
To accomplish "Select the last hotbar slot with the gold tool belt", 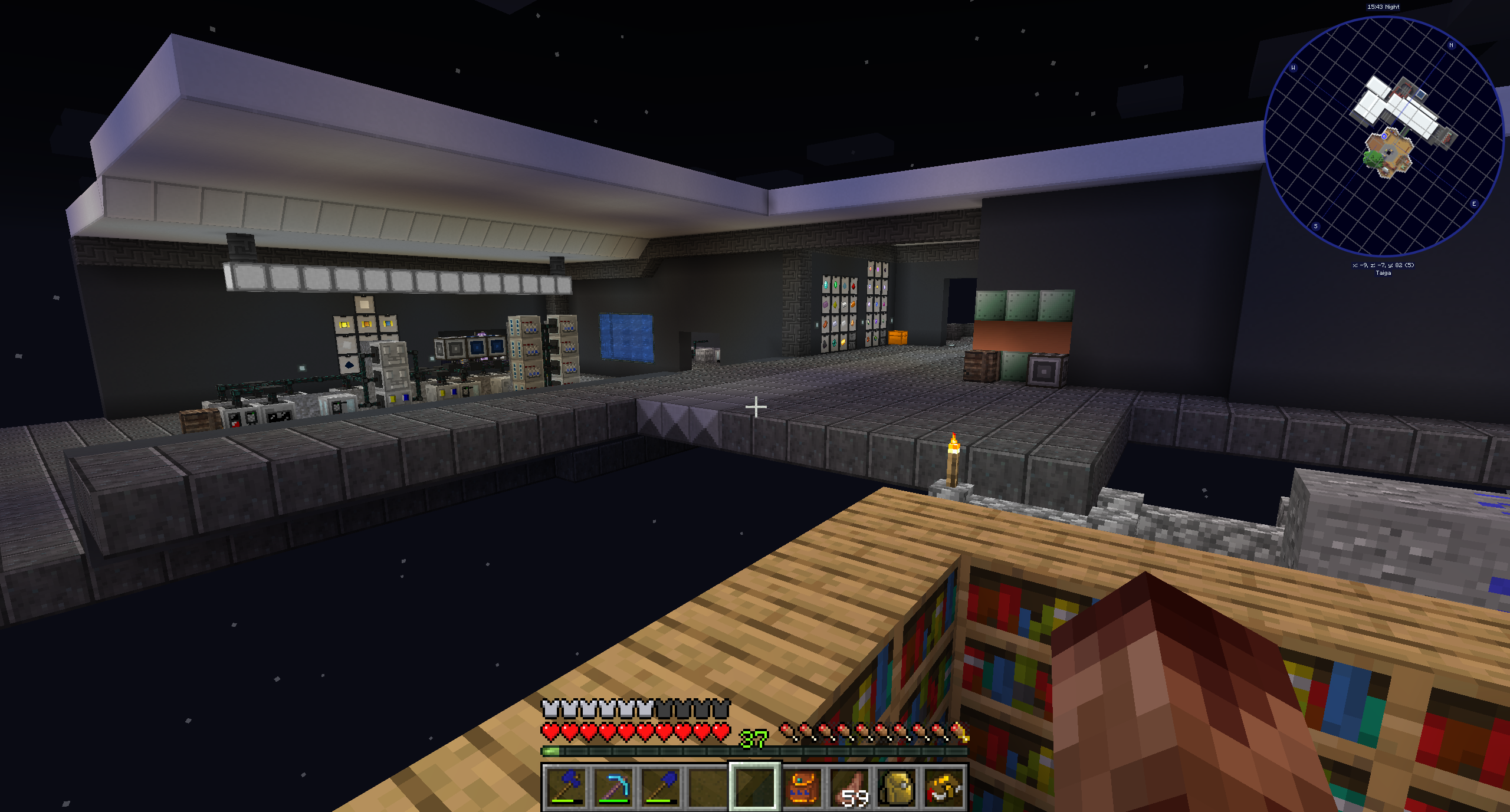I will tap(944, 787).
